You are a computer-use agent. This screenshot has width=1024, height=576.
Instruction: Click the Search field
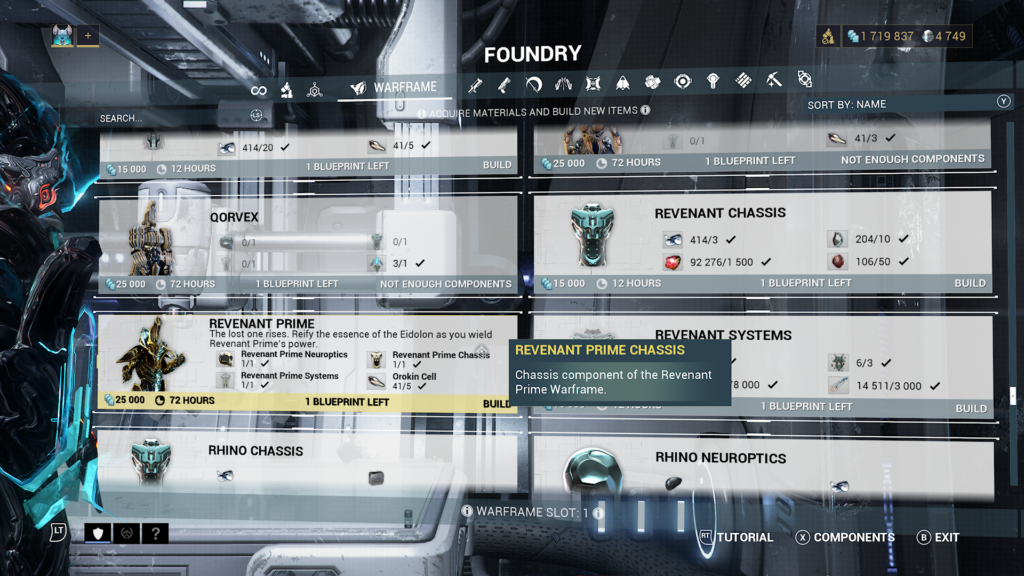[160, 118]
